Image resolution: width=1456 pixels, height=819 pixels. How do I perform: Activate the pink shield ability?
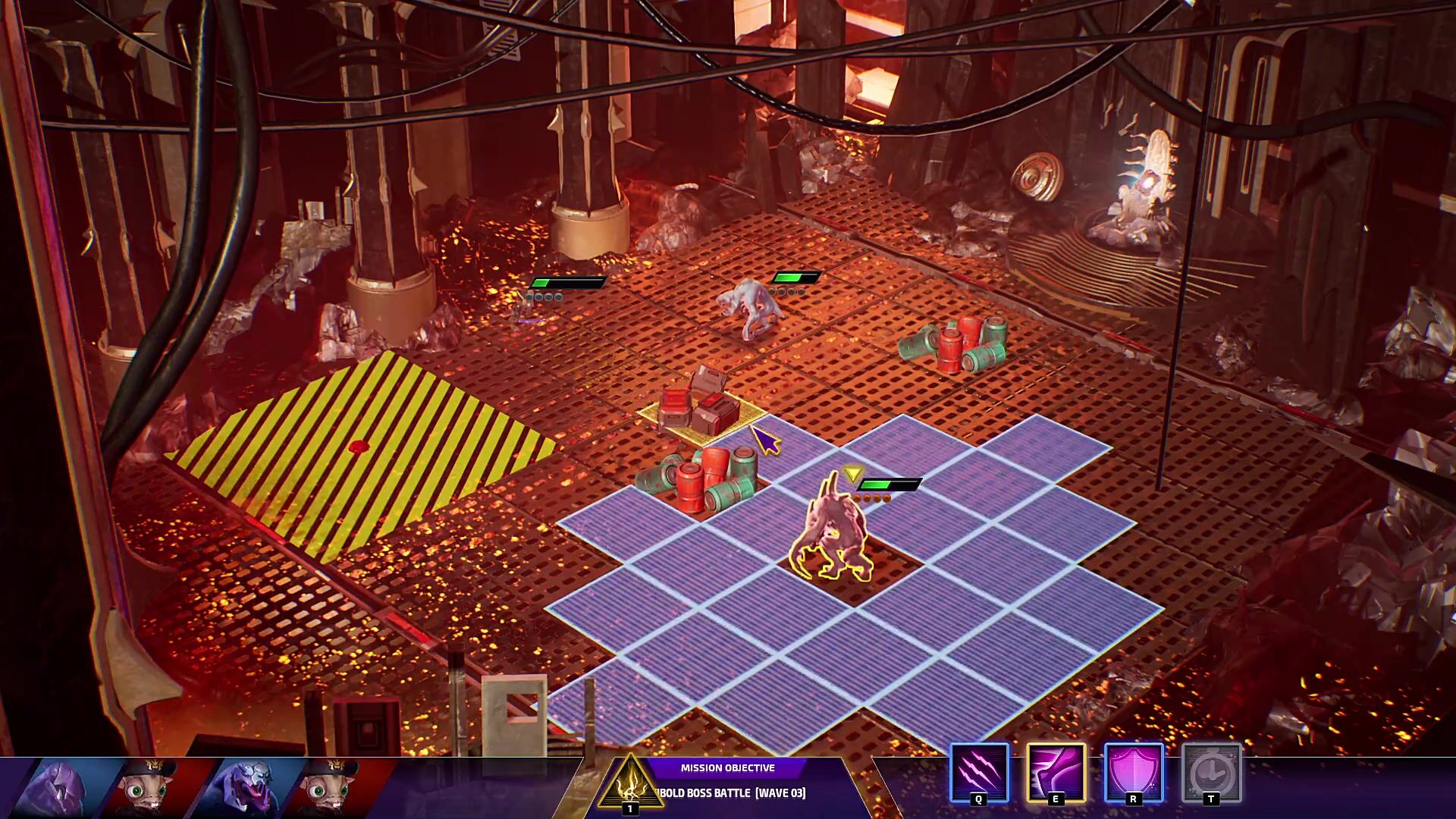1133,772
